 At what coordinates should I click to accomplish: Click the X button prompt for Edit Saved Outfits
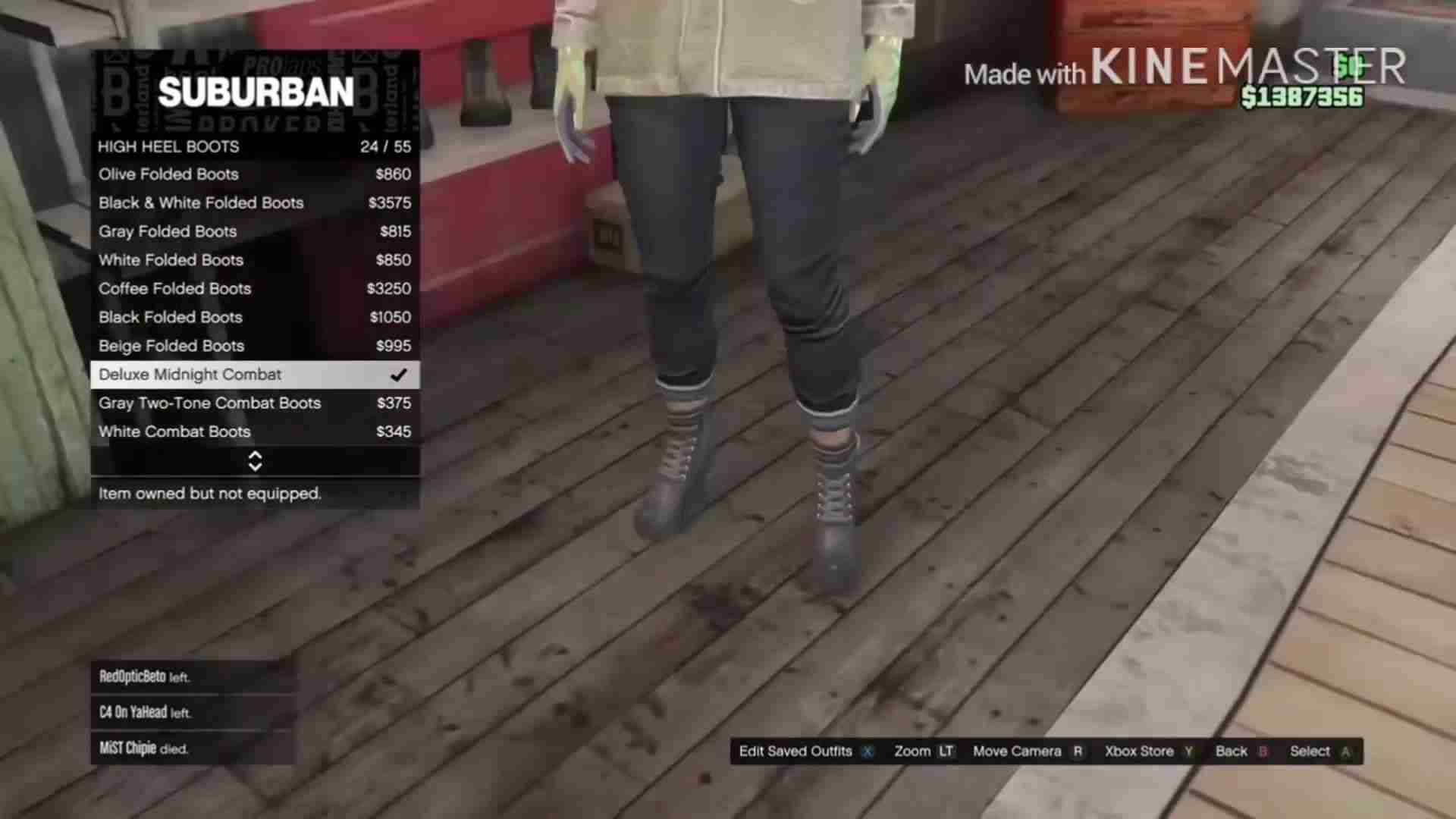[867, 751]
